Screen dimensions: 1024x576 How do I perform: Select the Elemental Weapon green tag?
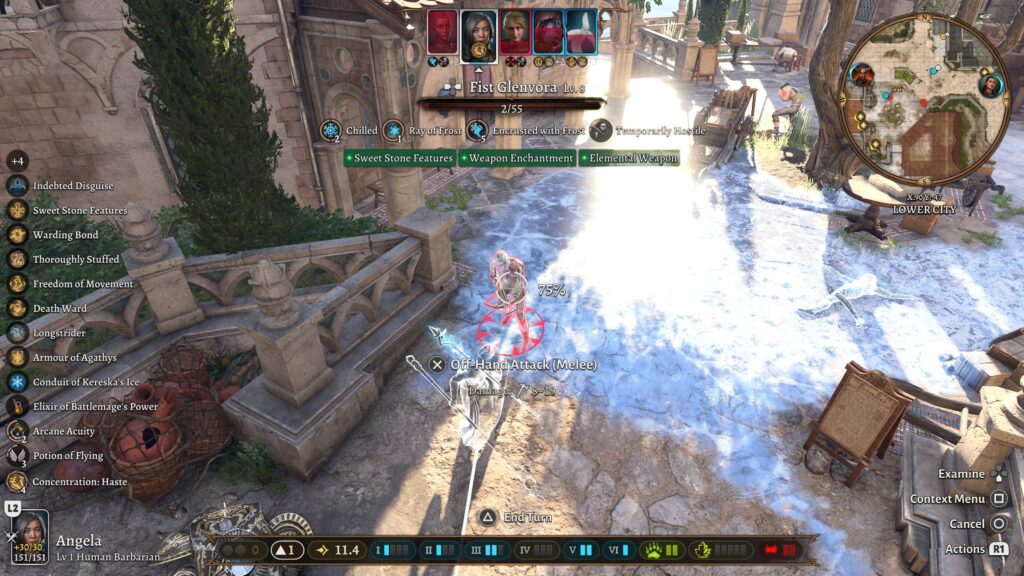click(629, 158)
